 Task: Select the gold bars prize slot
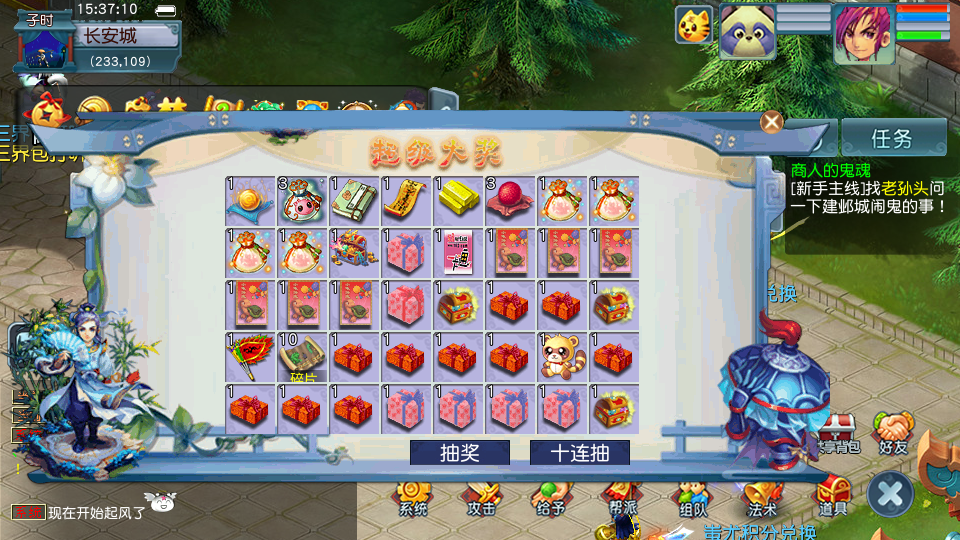(x=458, y=201)
